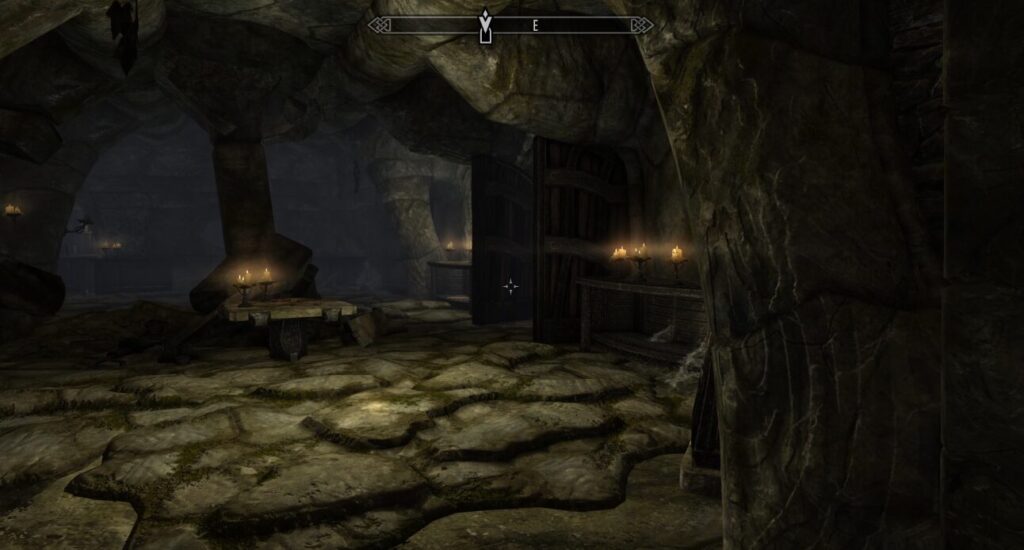The height and width of the screenshot is (550, 1024).
Task: Select the East letter on the compass bar
Action: tap(535, 27)
